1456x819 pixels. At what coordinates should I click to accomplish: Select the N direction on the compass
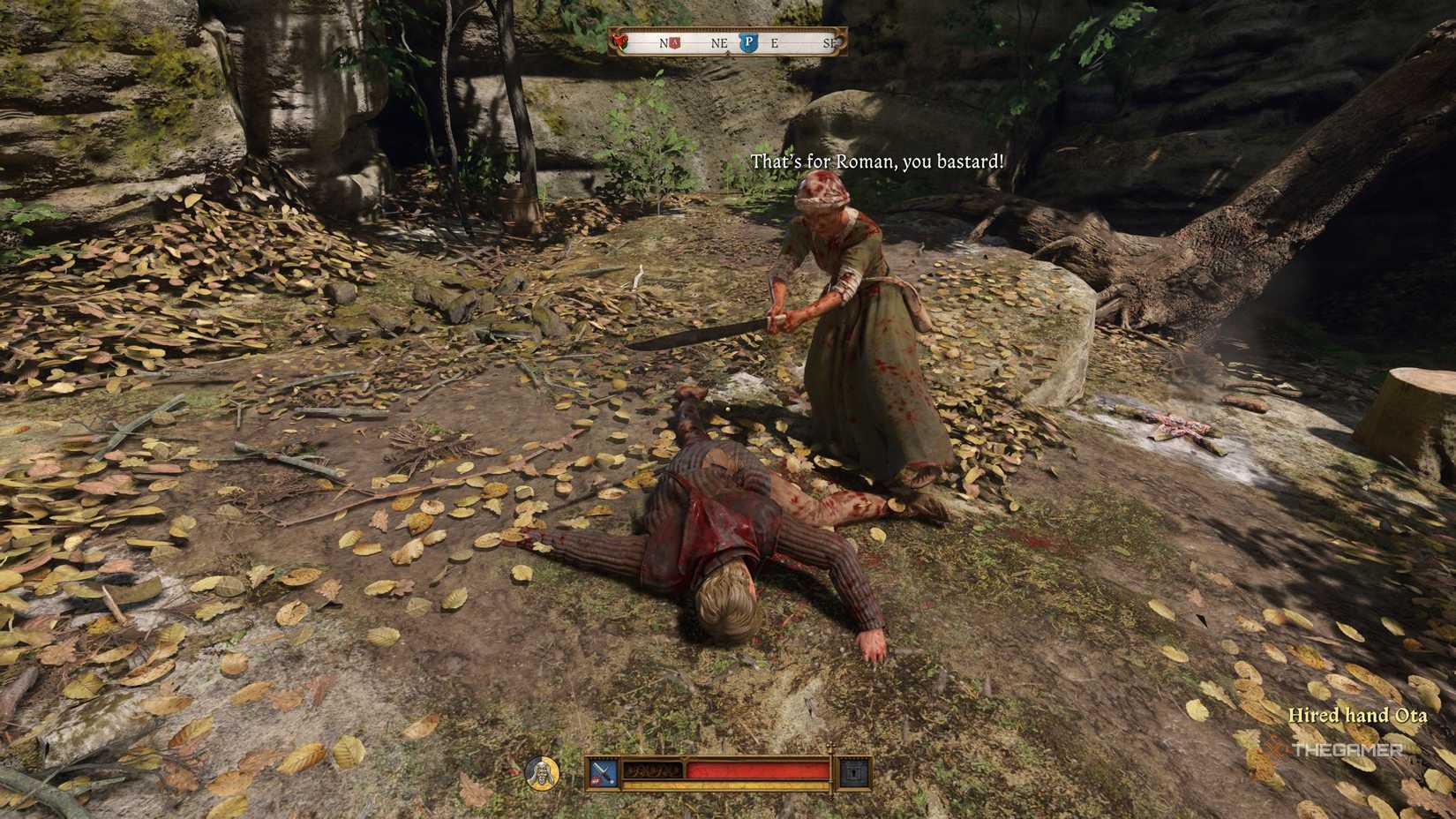click(x=663, y=43)
